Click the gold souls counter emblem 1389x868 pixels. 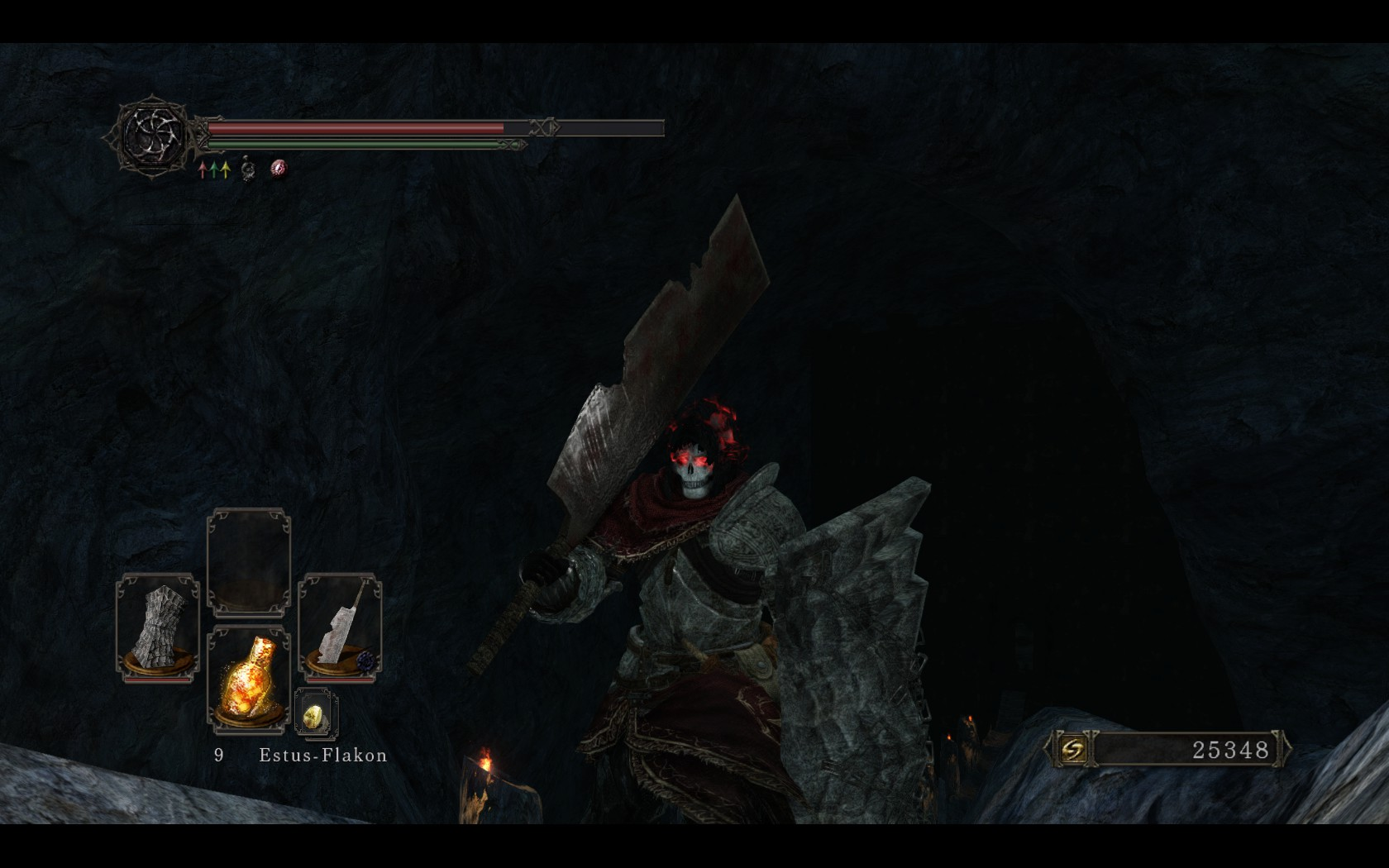1072,750
